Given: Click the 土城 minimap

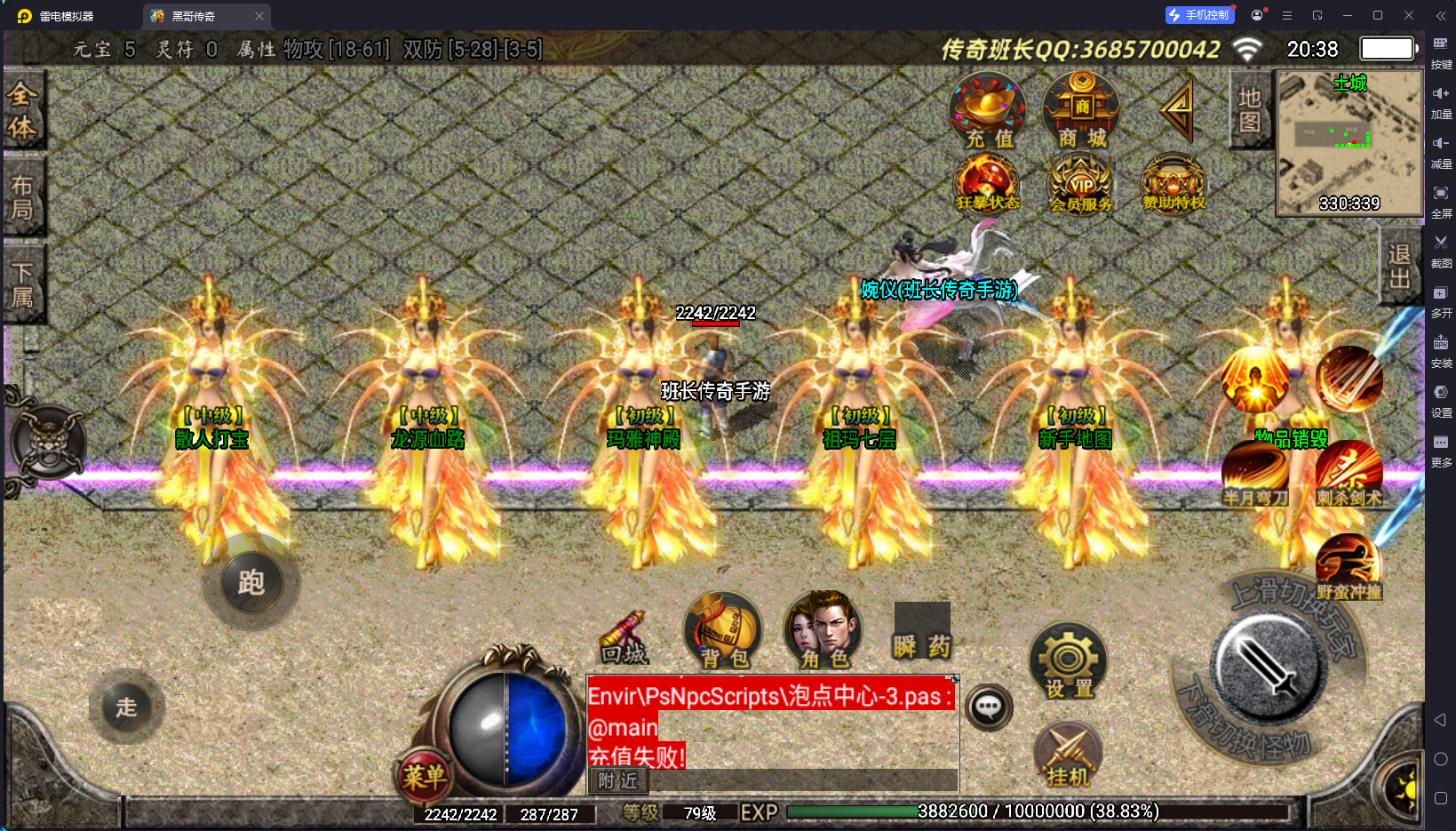Looking at the screenshot, I should point(1349,144).
